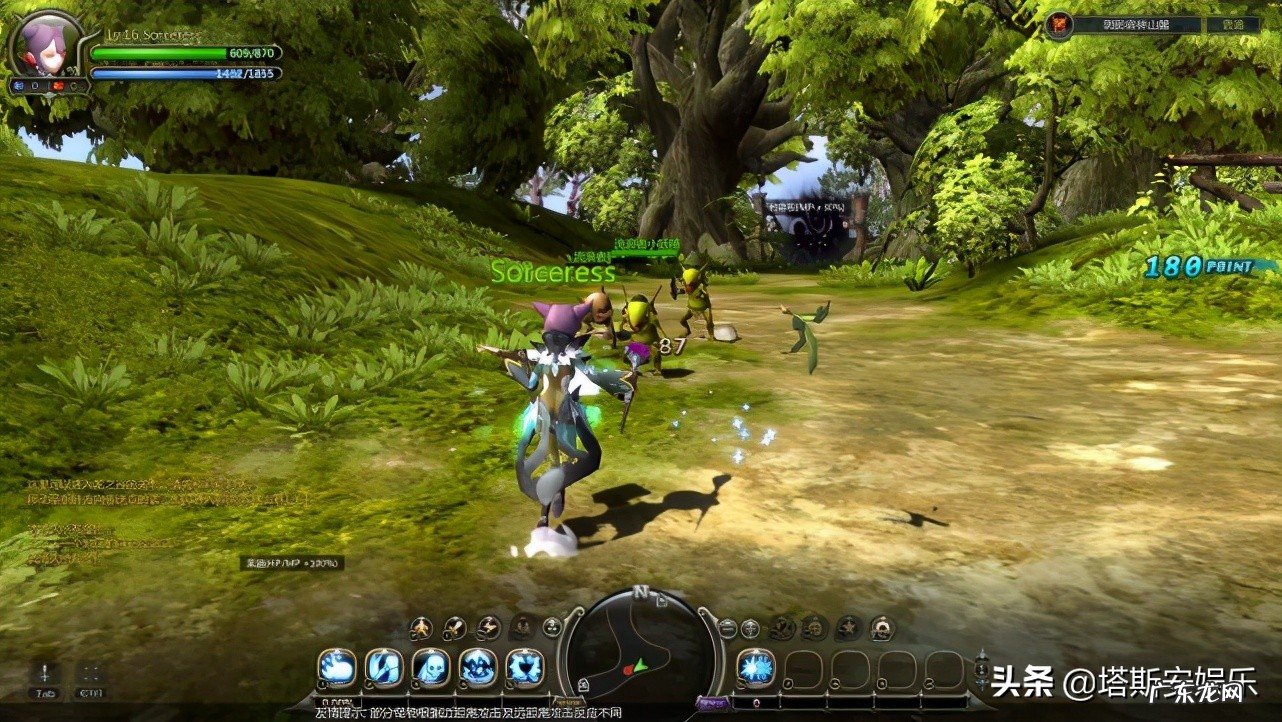Open the headset icon above quick slots
The image size is (1282, 722).
point(881,628)
